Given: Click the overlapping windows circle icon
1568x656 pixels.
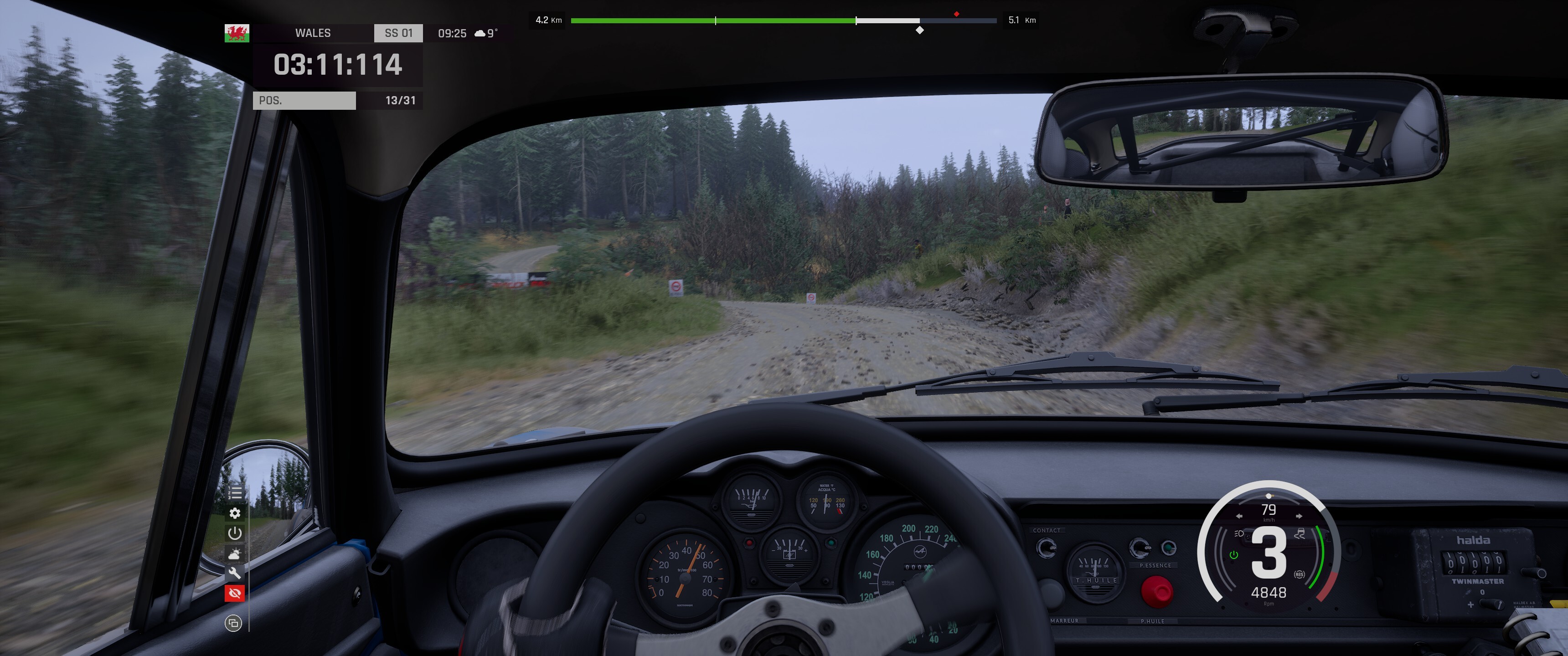Looking at the screenshot, I should pos(233,623).
